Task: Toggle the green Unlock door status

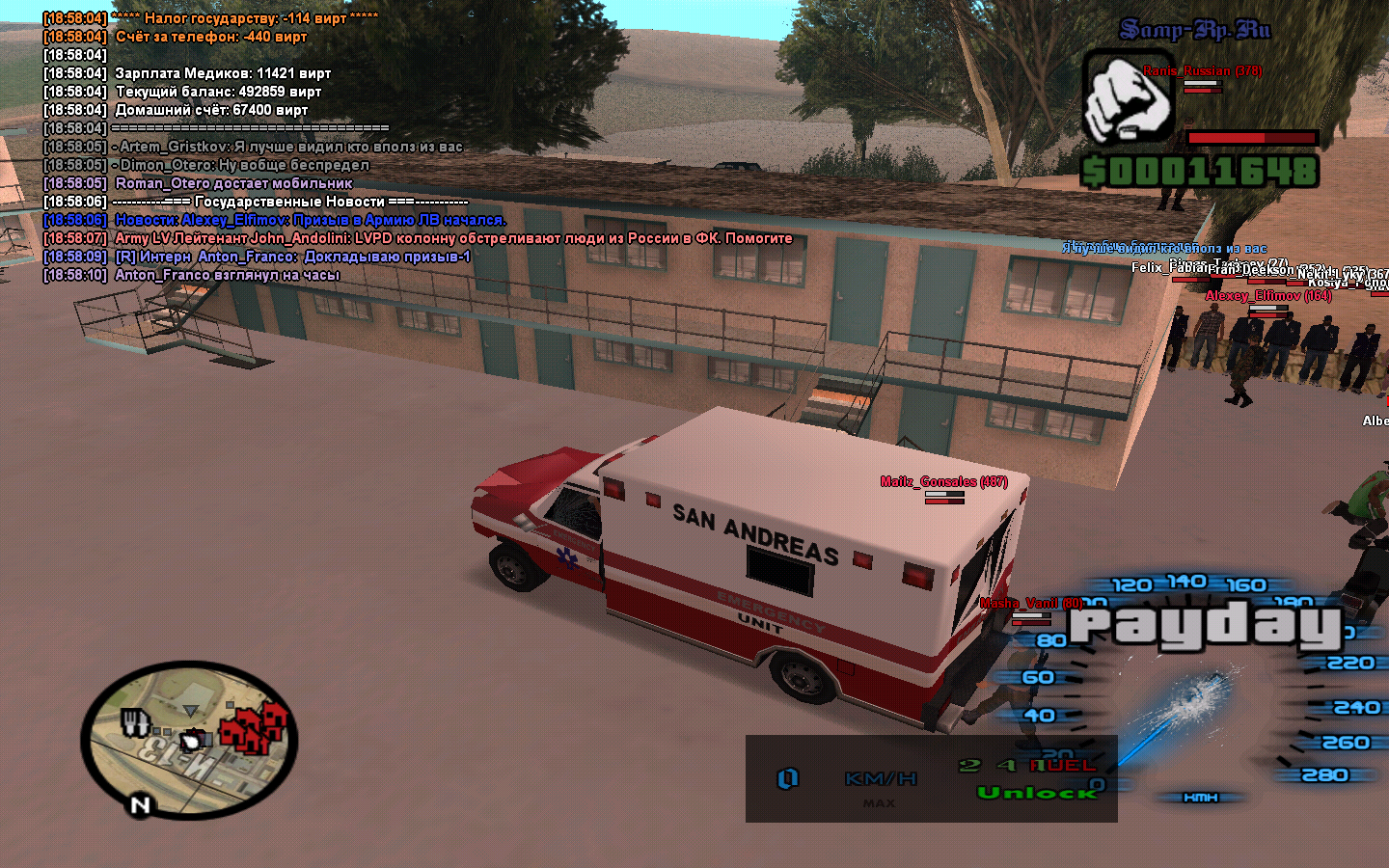Action: coord(1037,793)
